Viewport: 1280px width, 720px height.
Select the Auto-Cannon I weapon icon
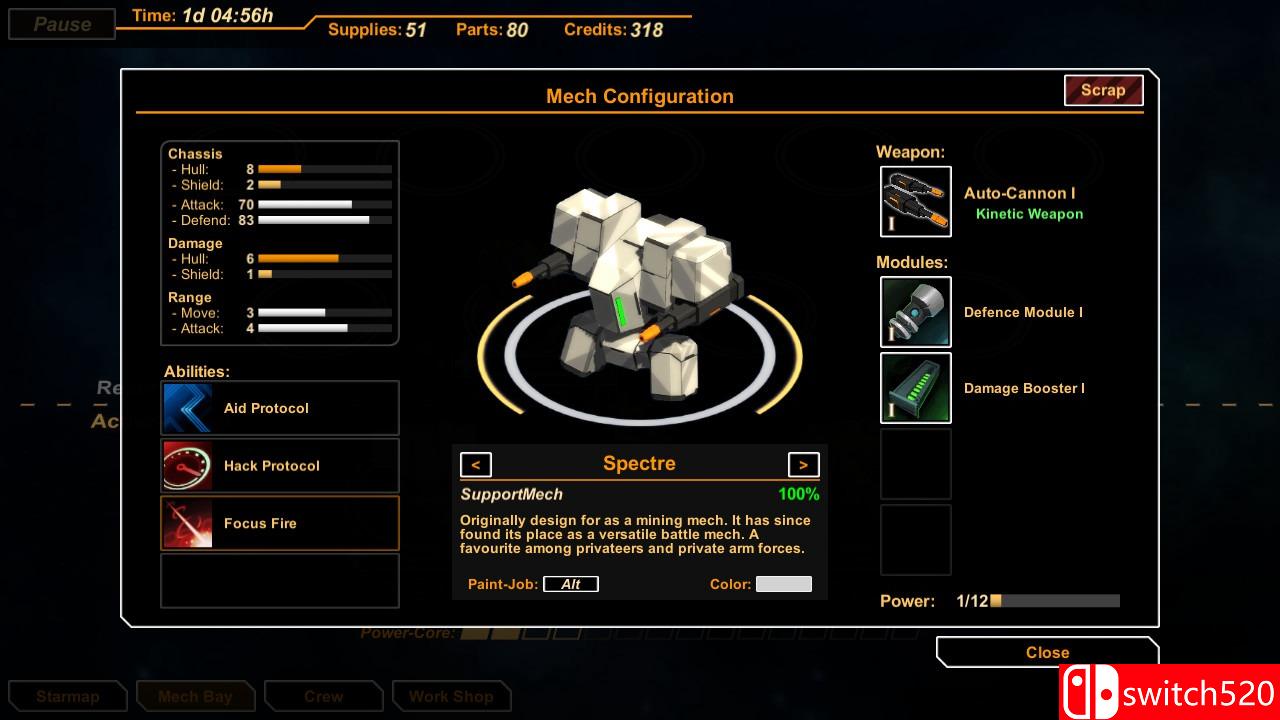pyautogui.click(x=915, y=202)
